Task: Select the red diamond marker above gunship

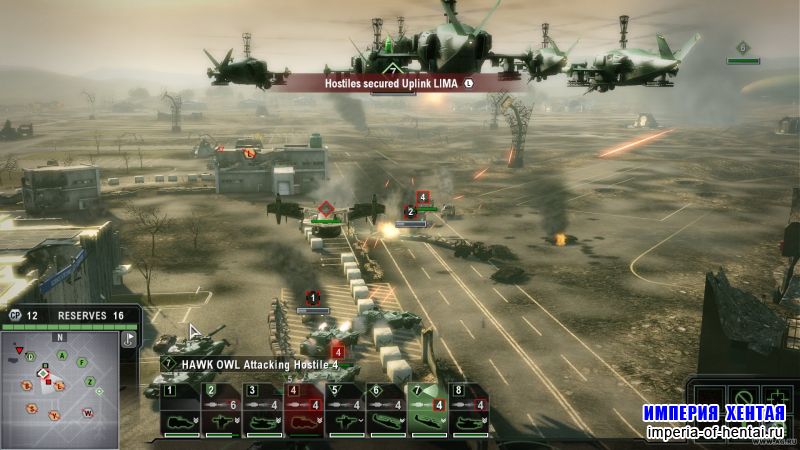Action: (325, 210)
